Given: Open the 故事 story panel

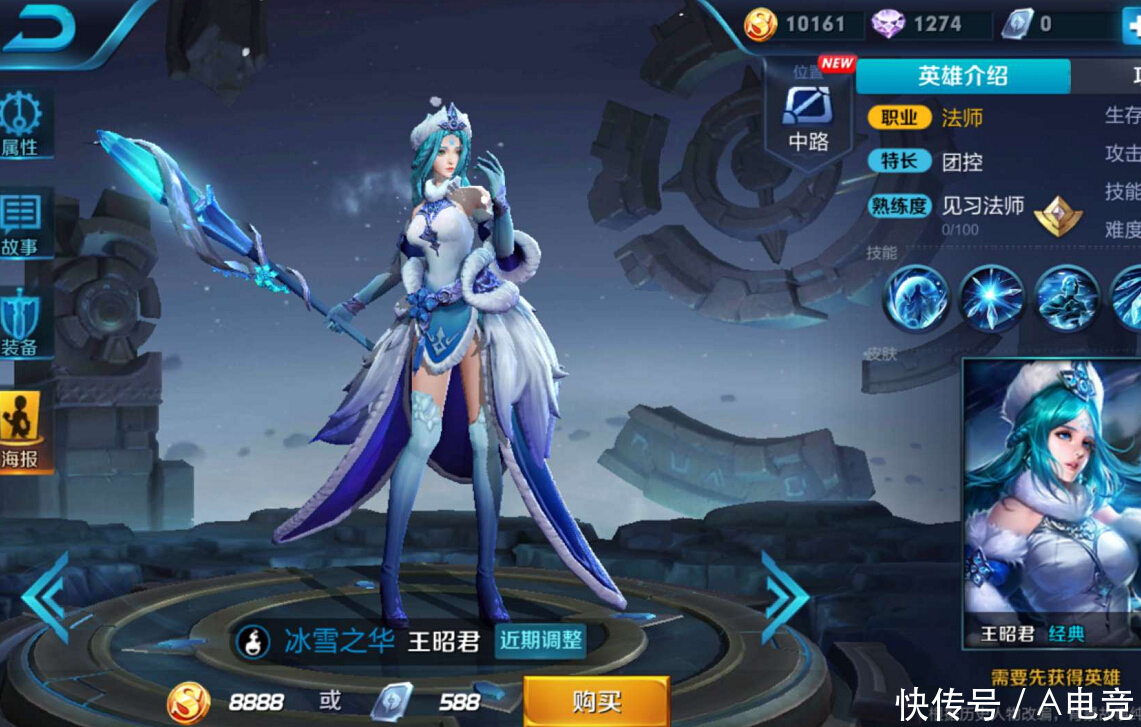Looking at the screenshot, I should [x=20, y=222].
